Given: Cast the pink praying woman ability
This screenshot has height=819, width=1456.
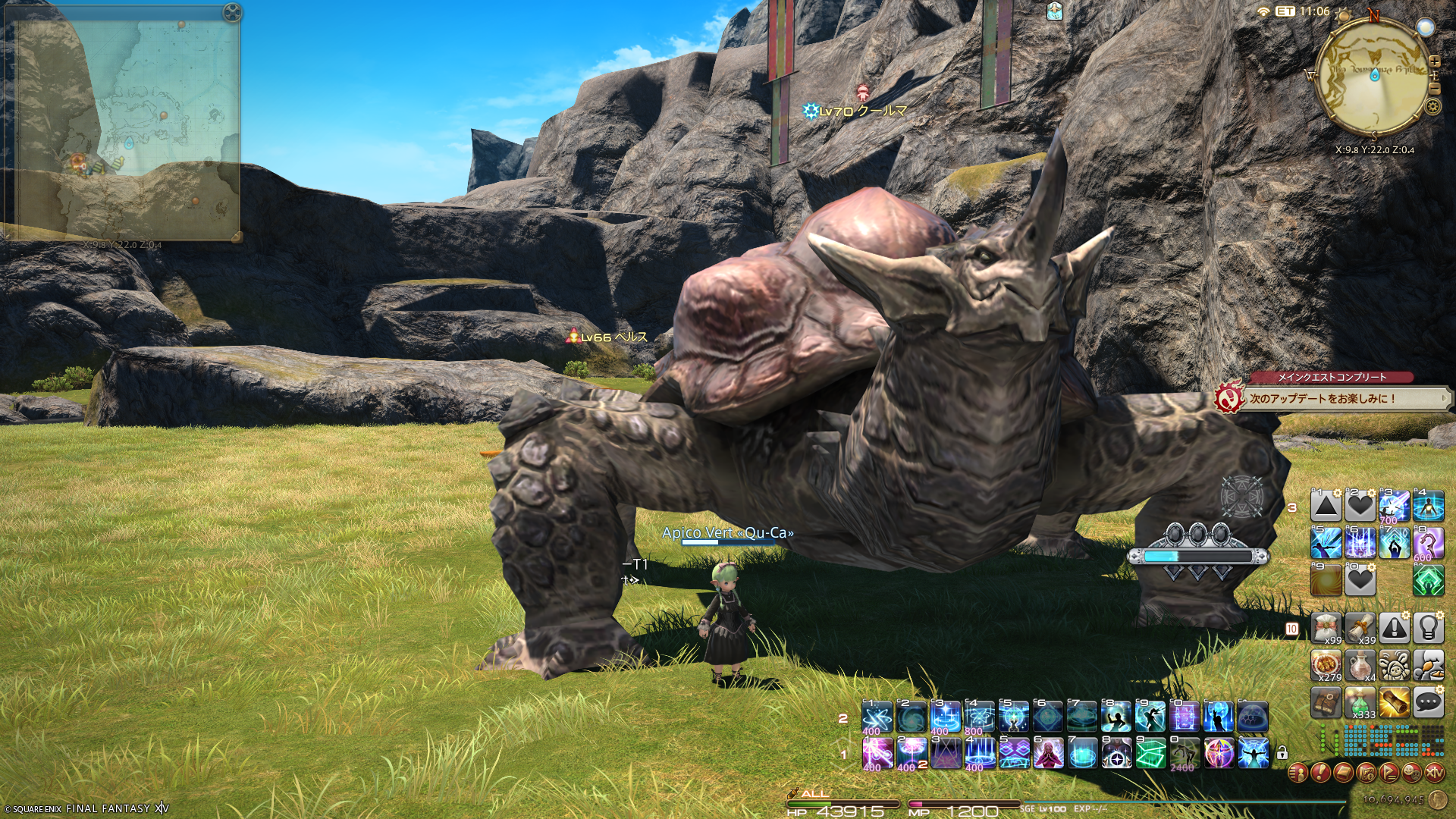Looking at the screenshot, I should point(1048,753).
